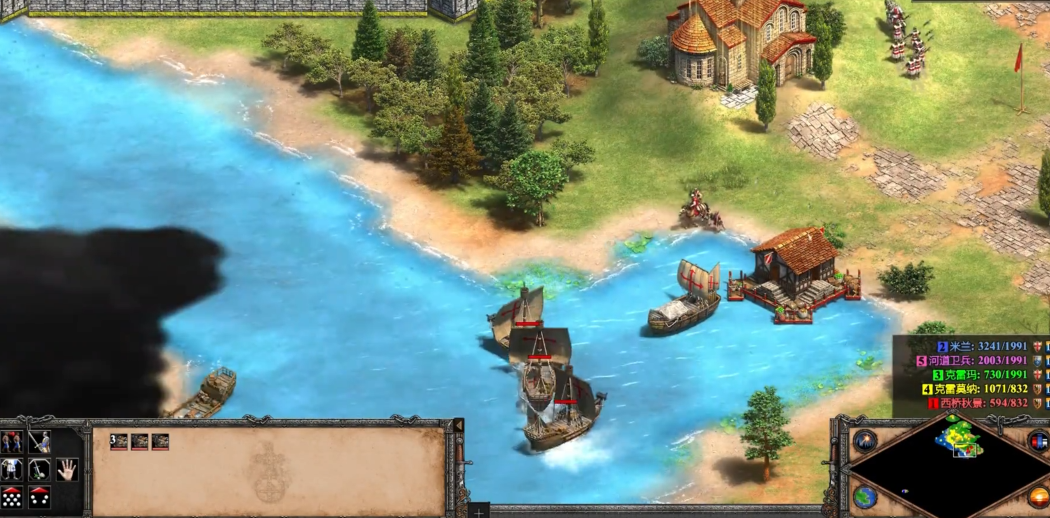The height and width of the screenshot is (518, 1050).
Task: Click the plus button on the bottom bar
Action: pyautogui.click(x=480, y=510)
